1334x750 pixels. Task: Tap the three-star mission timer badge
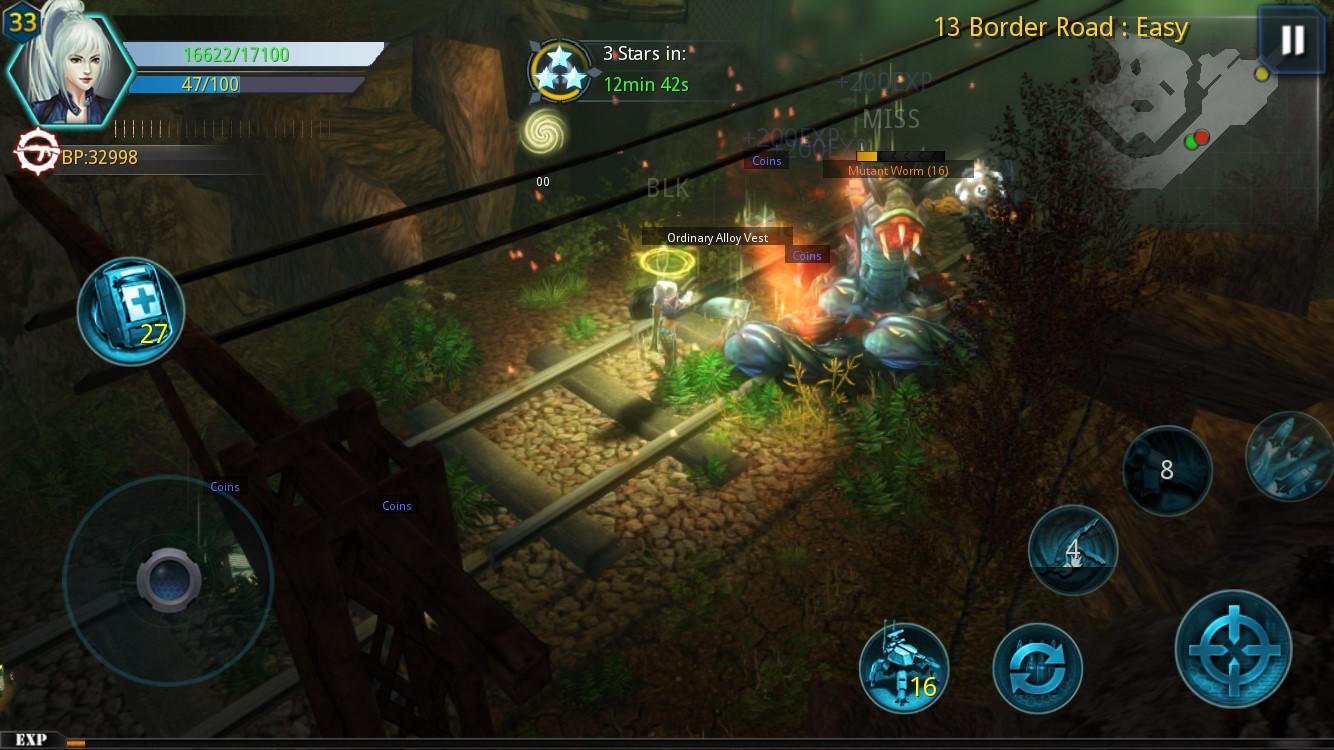(x=560, y=68)
